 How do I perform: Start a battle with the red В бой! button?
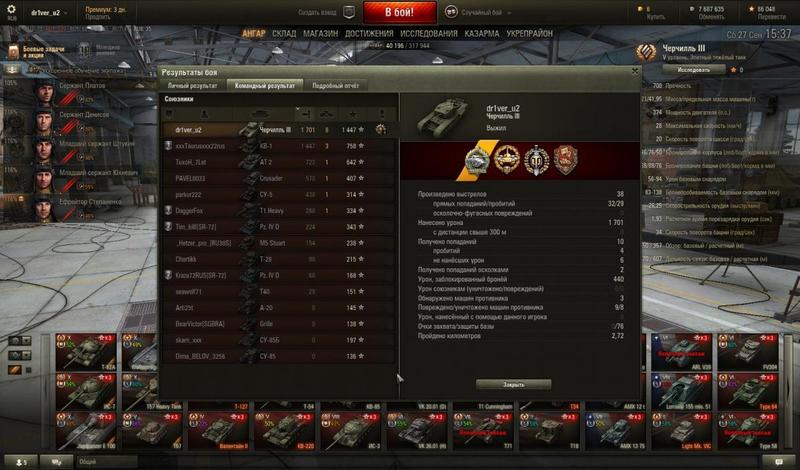[398, 12]
